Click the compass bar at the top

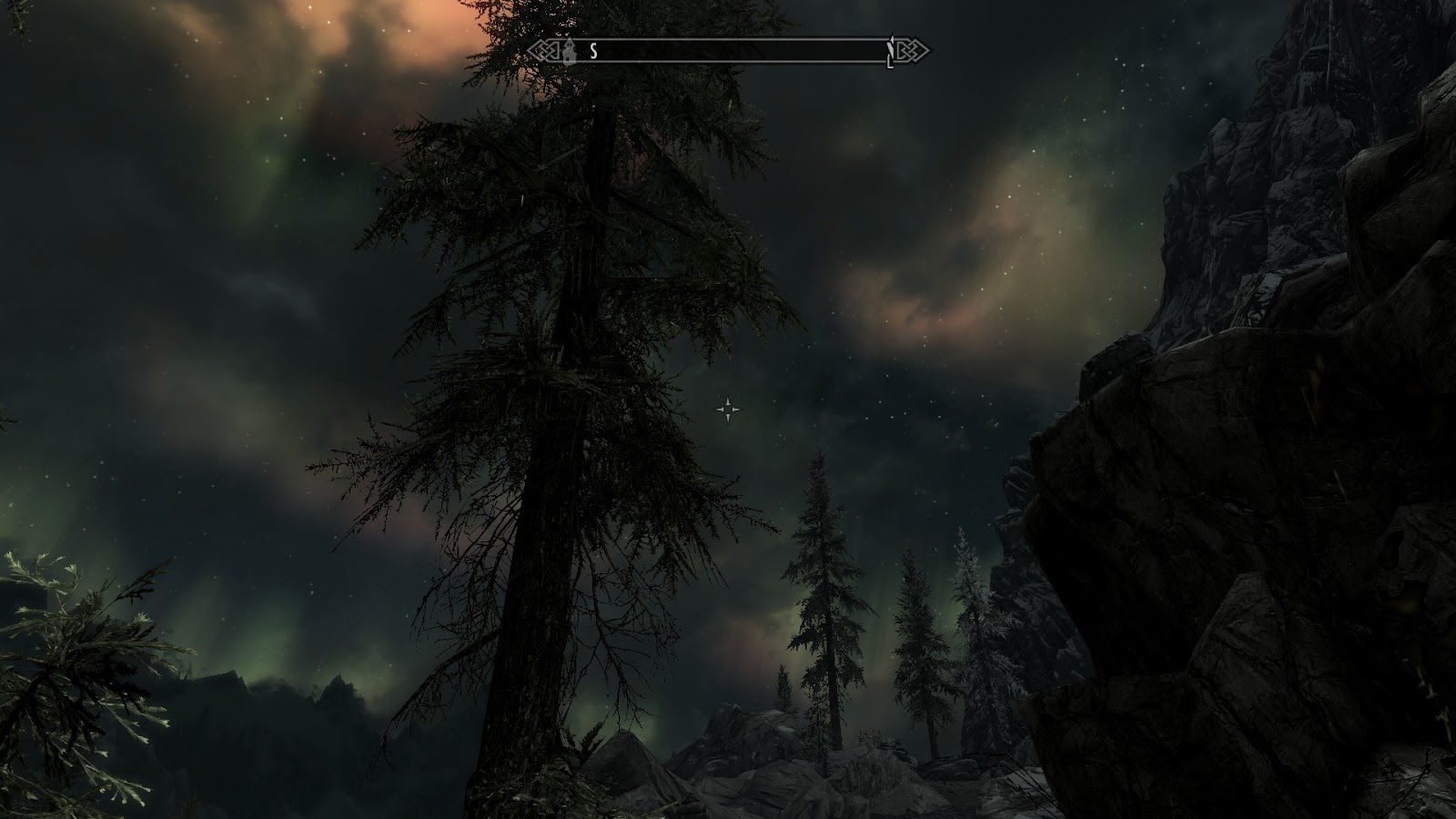[728, 51]
